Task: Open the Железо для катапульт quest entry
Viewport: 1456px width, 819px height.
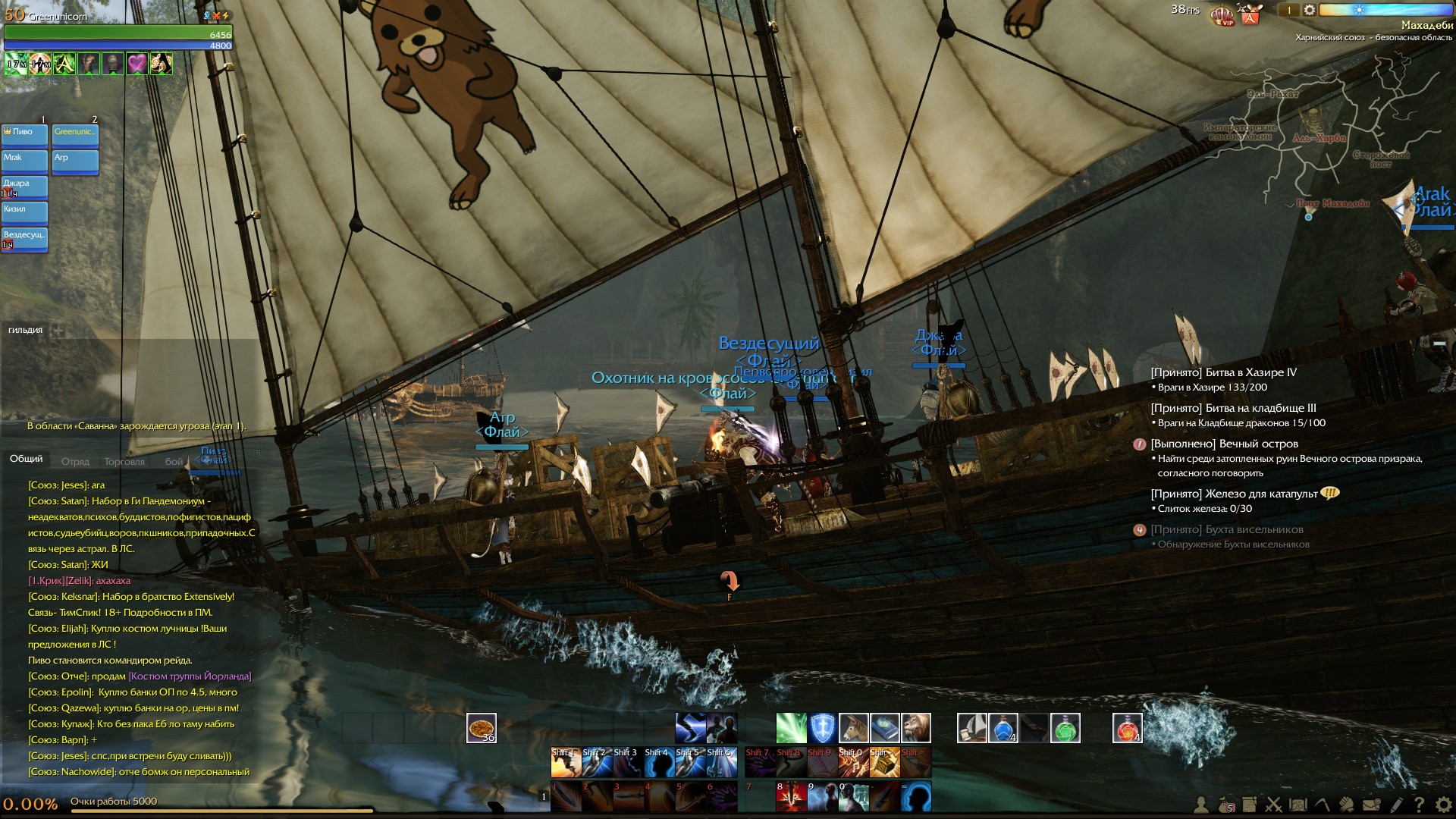Action: click(1234, 494)
